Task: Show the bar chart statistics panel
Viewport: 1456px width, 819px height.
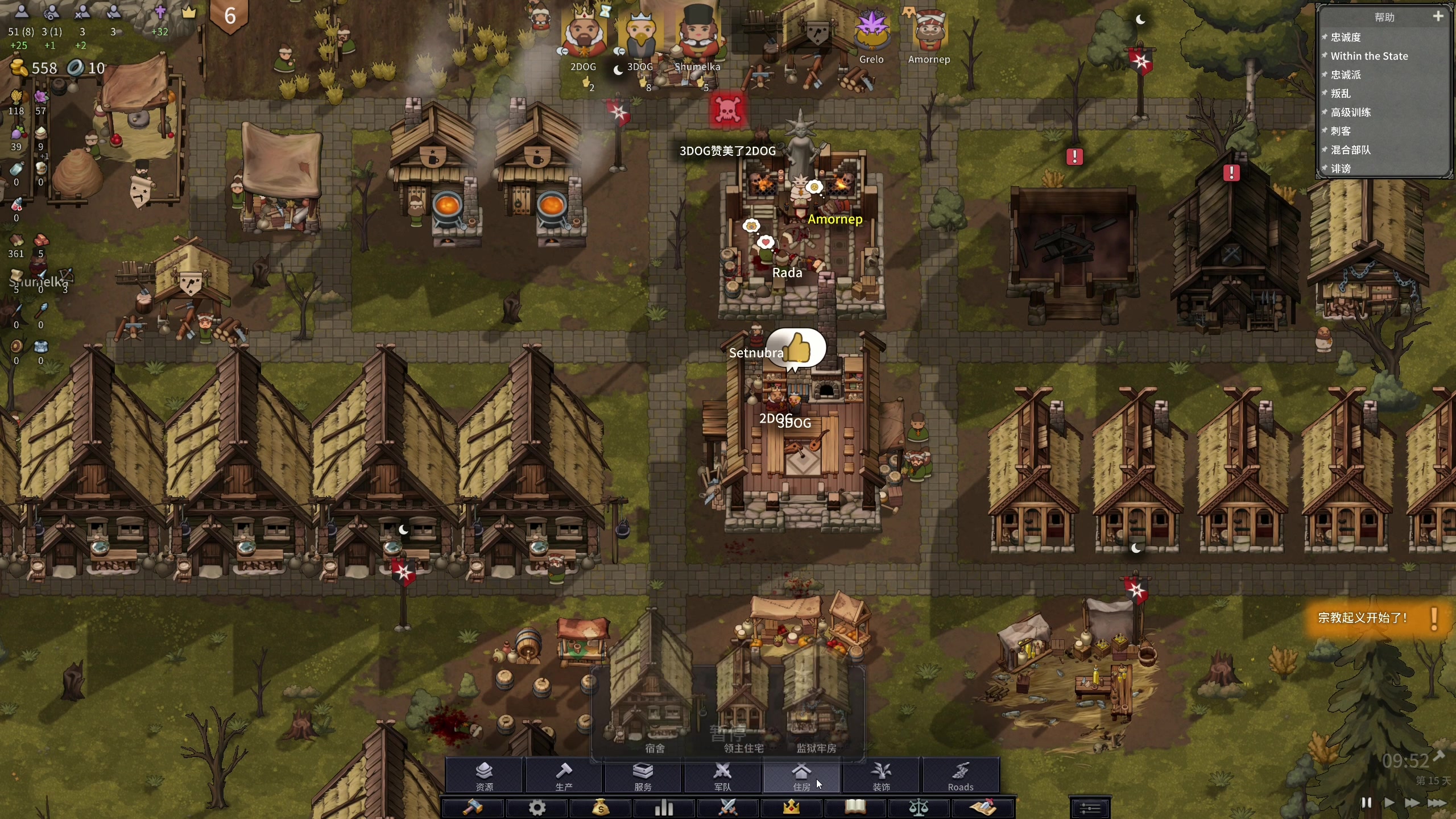Action: point(664,808)
